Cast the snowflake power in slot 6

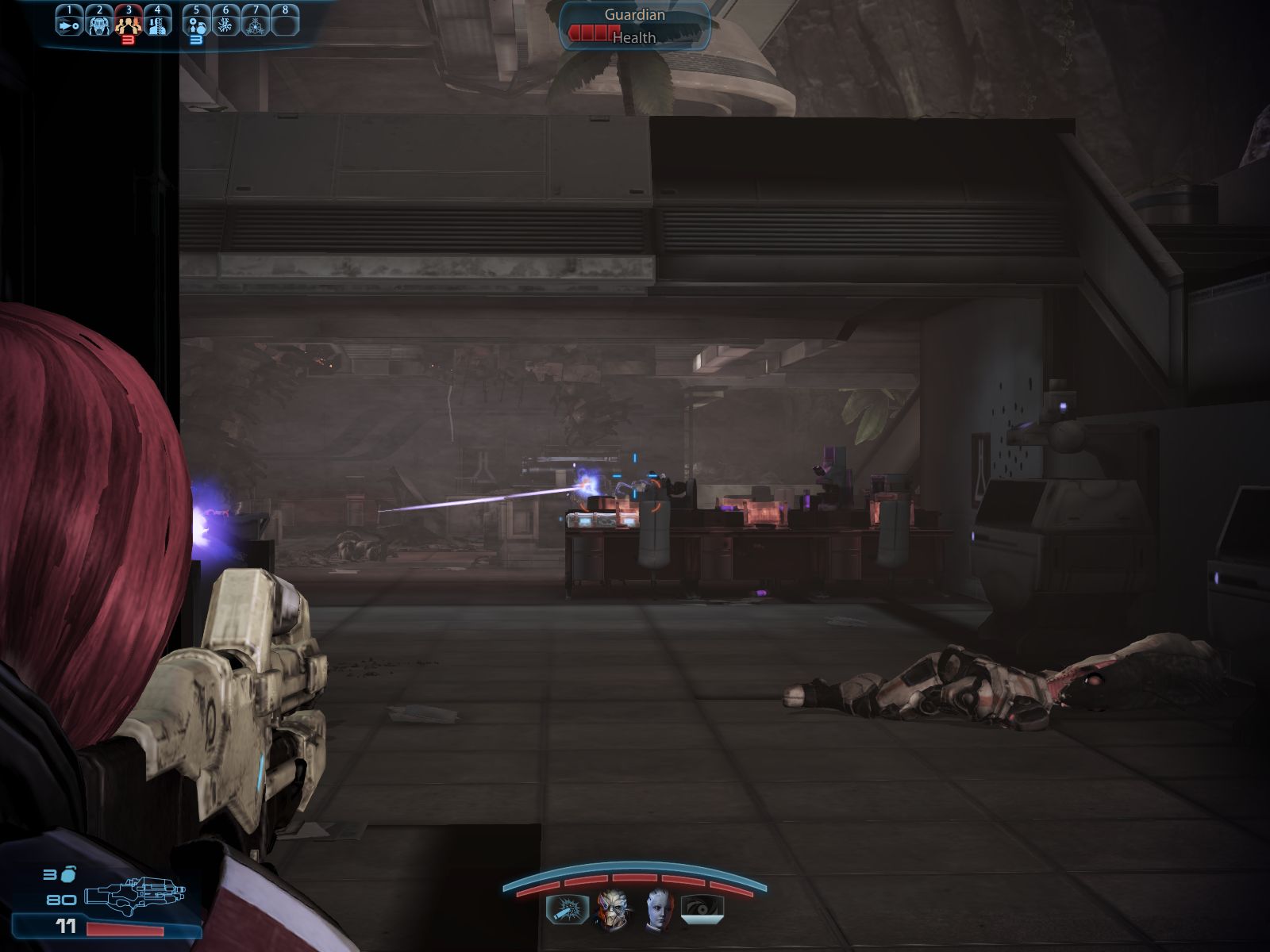point(225,24)
